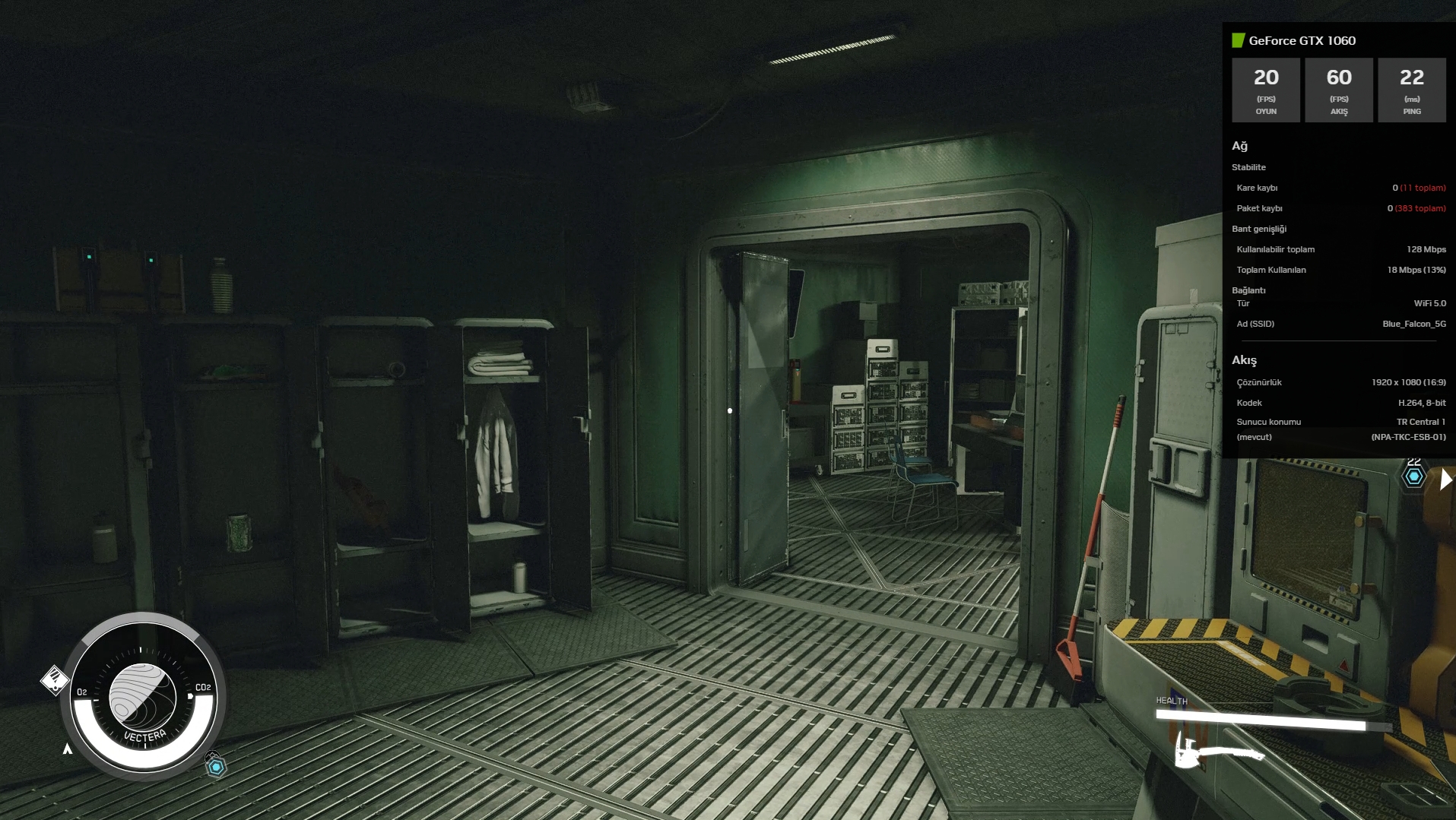The width and height of the screenshot is (1456, 820).
Task: Click the GeForce GTX 1060 overlay header
Action: (x=1301, y=41)
